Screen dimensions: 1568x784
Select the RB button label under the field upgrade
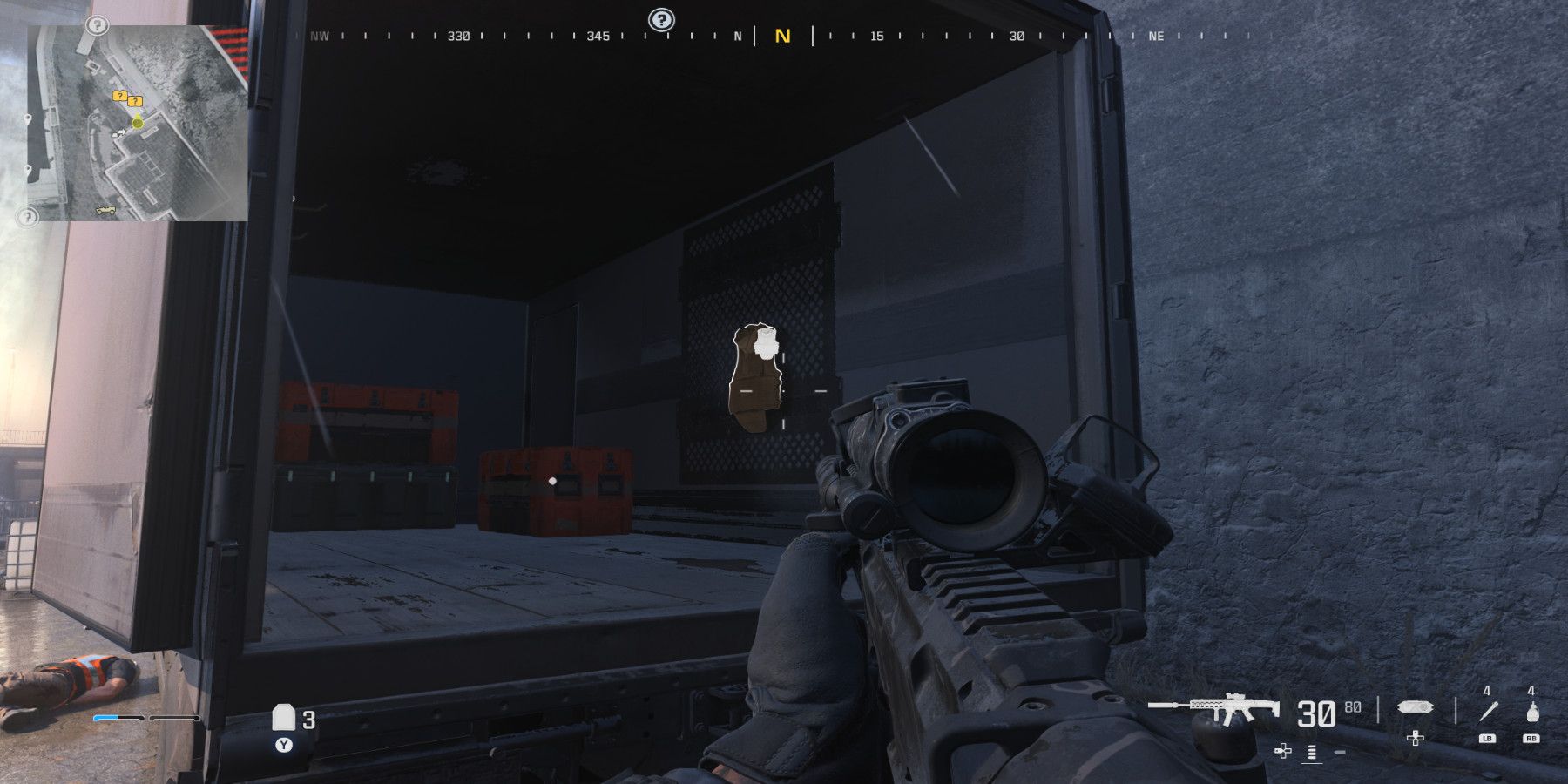pyautogui.click(x=1533, y=739)
